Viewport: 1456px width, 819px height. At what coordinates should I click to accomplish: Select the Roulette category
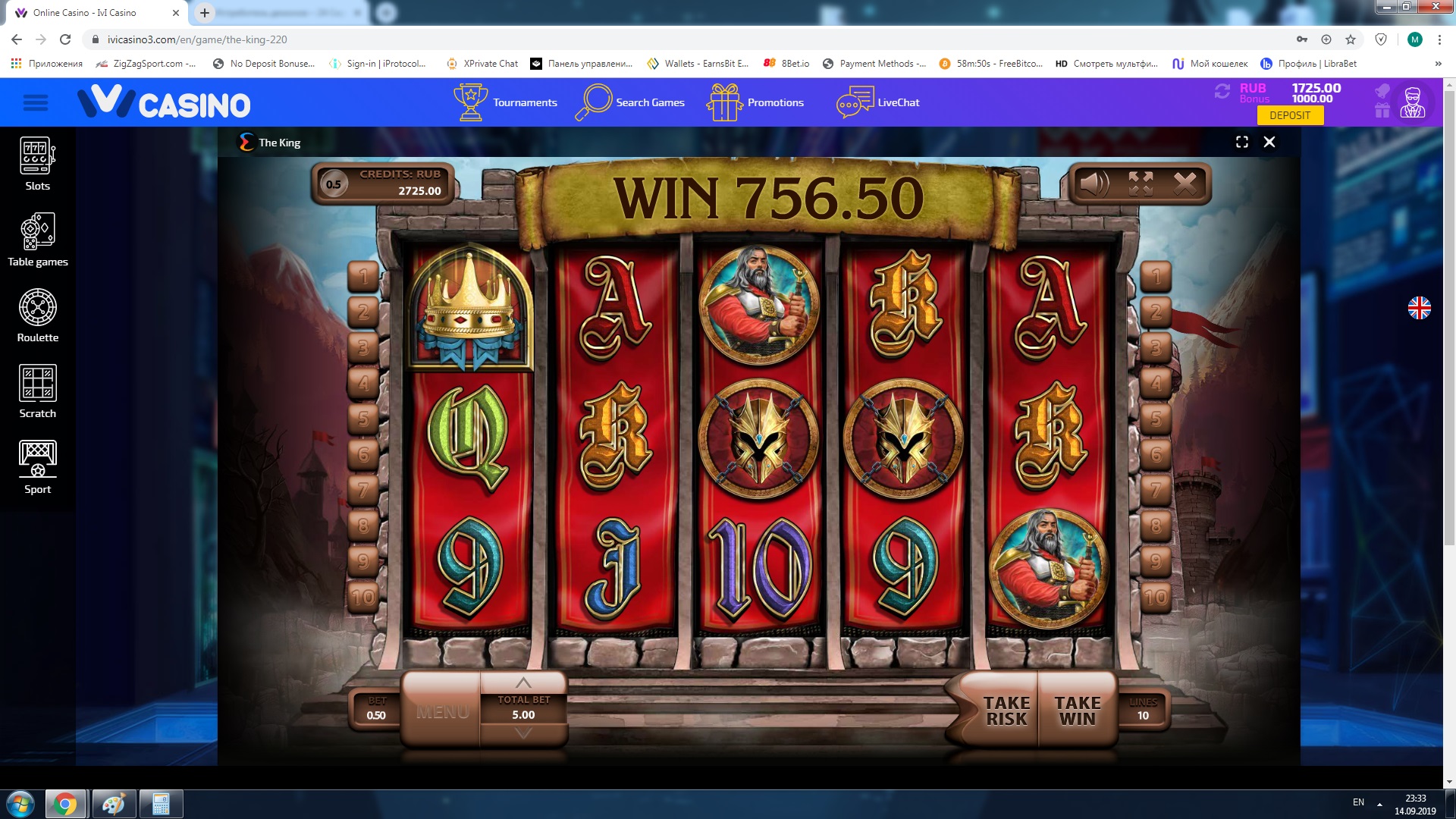[x=37, y=316]
